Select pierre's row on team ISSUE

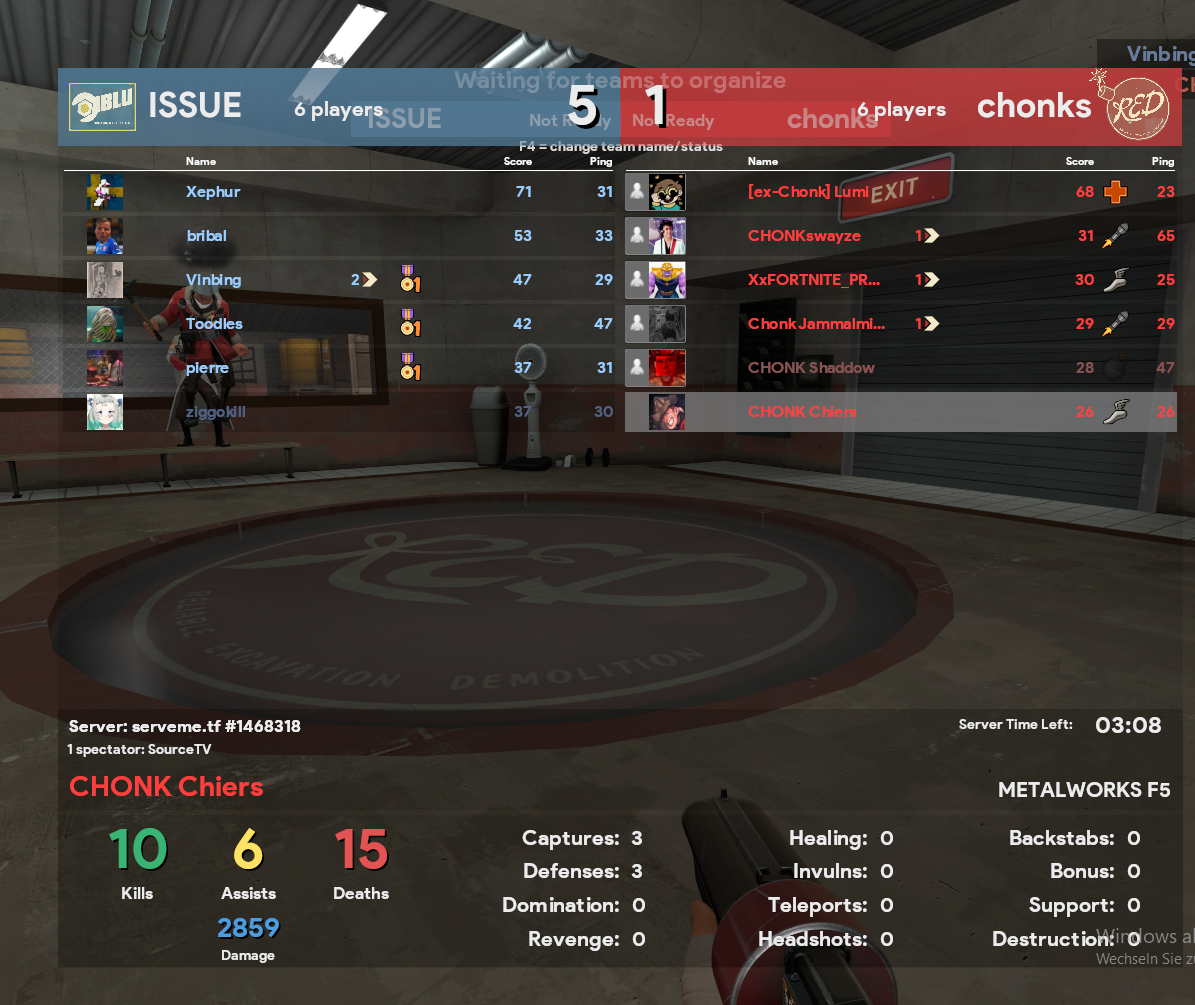tap(207, 368)
